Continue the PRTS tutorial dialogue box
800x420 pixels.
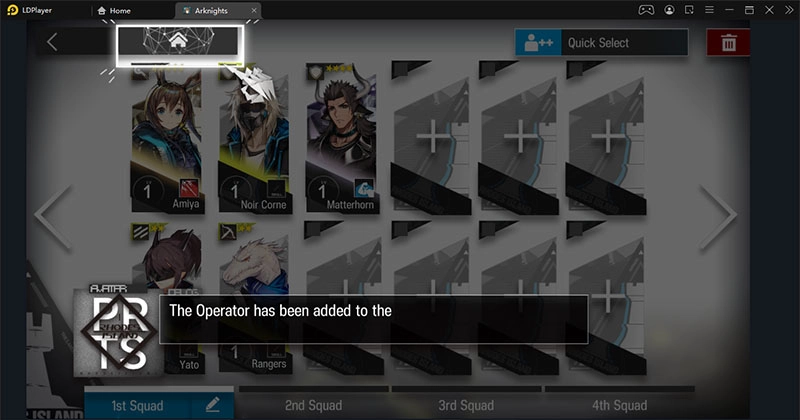pos(373,318)
